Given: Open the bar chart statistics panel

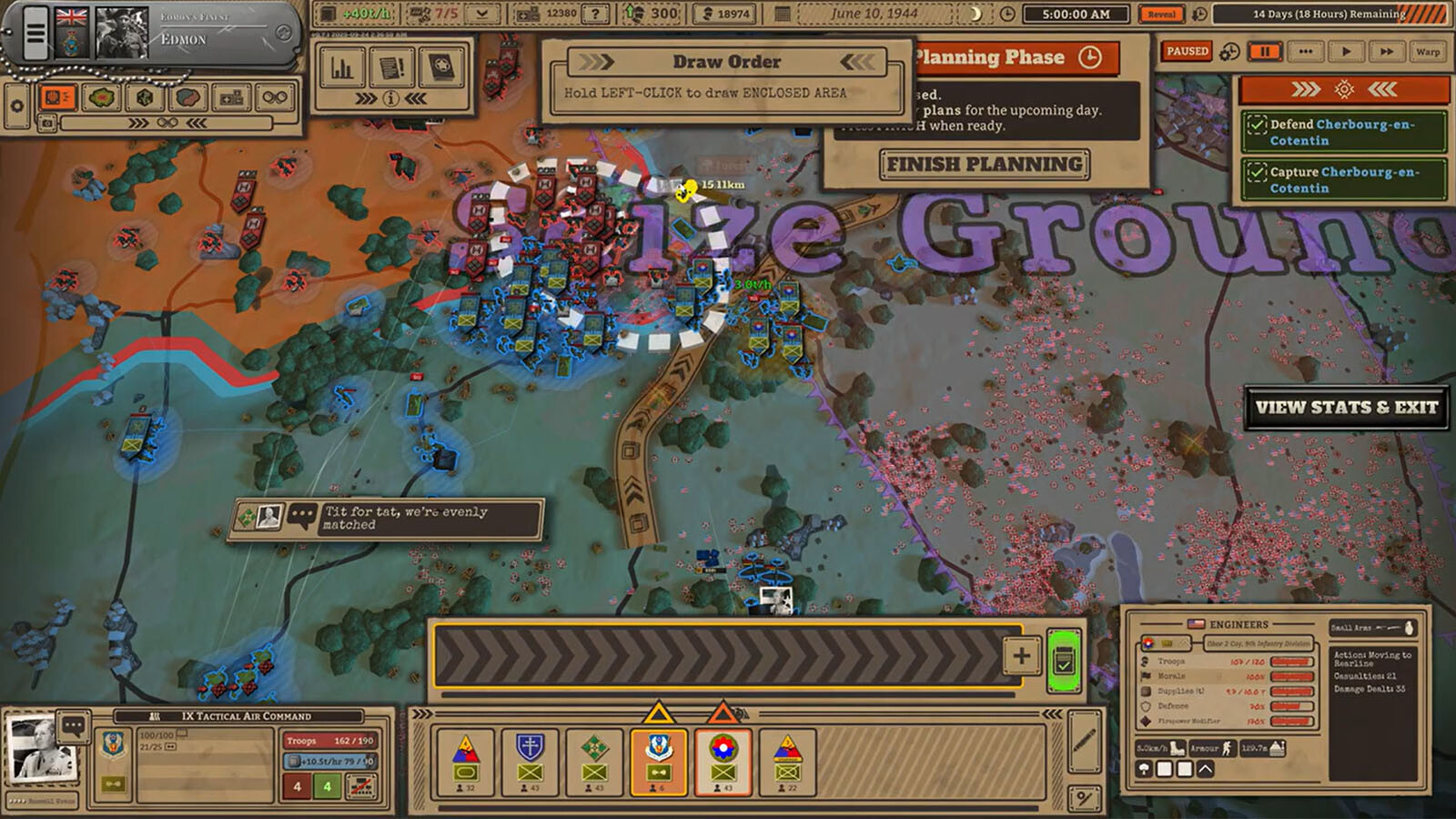Looking at the screenshot, I should [342, 67].
